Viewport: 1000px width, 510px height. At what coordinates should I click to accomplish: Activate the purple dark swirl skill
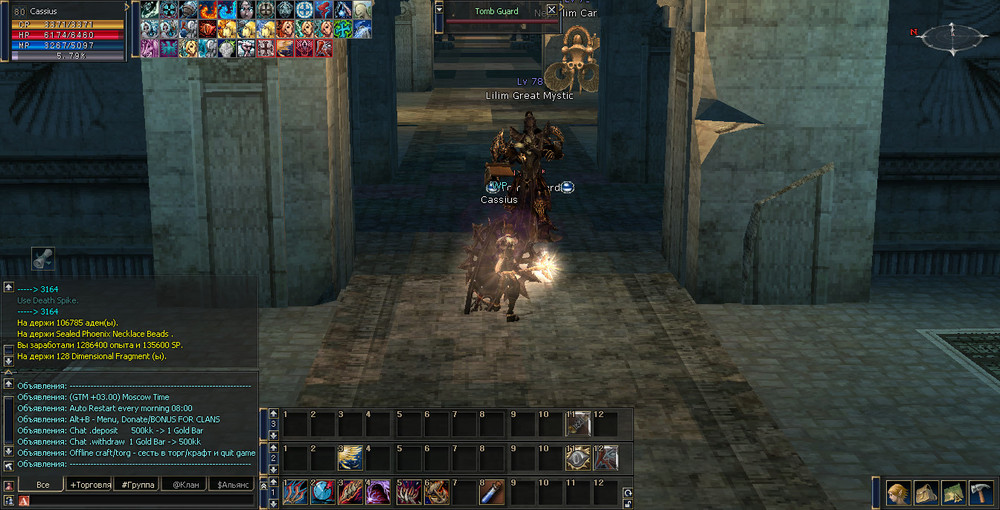coord(379,492)
